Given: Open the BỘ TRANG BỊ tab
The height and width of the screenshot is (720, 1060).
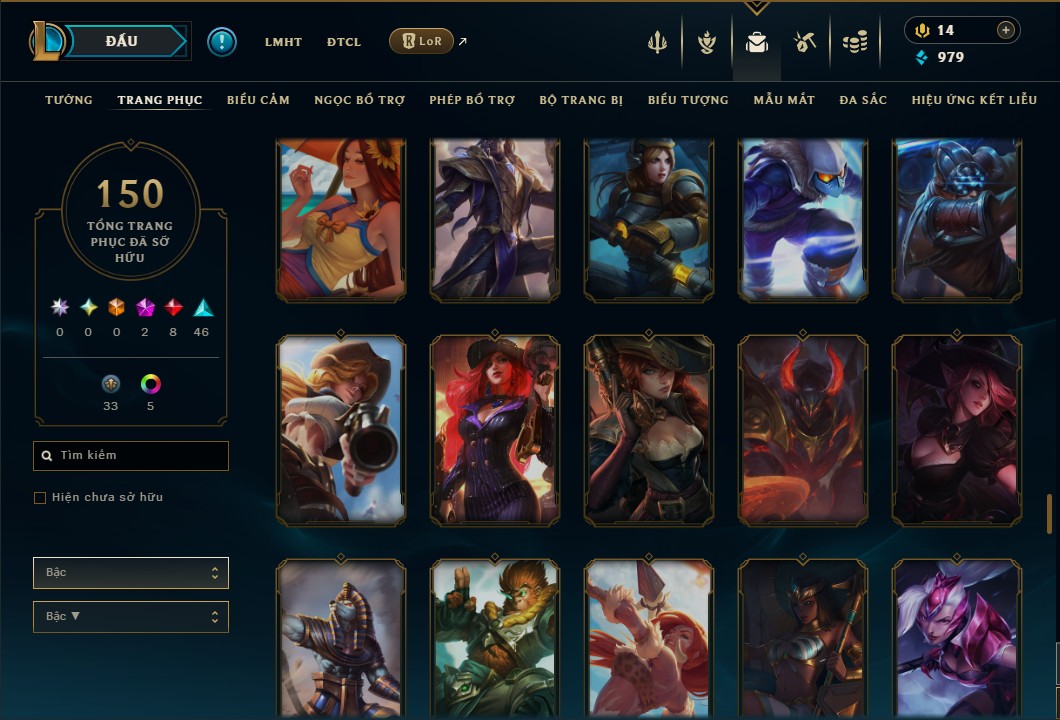Looking at the screenshot, I should [581, 100].
